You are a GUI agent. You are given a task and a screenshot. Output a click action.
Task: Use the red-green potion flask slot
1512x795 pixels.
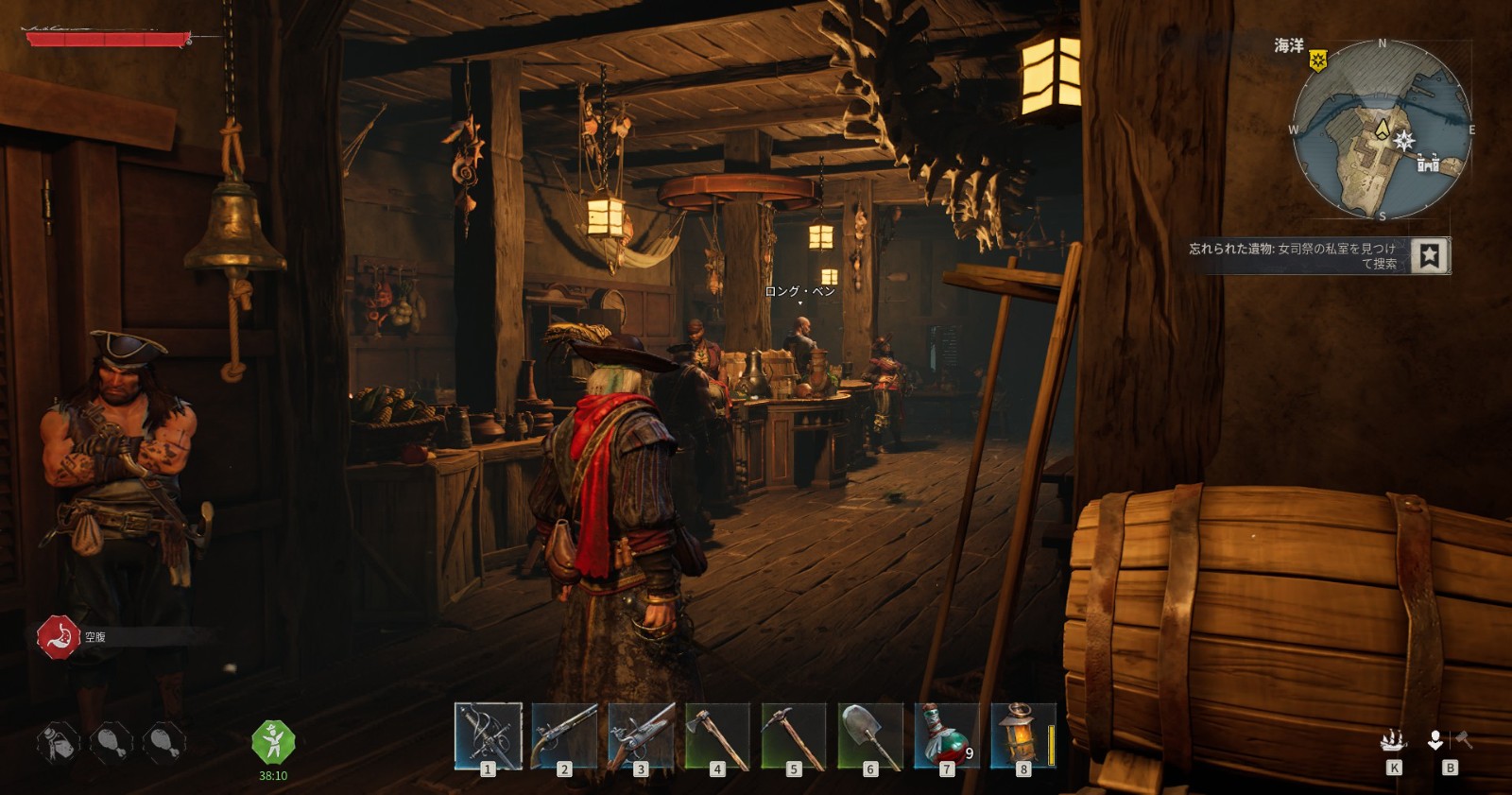pos(947,735)
